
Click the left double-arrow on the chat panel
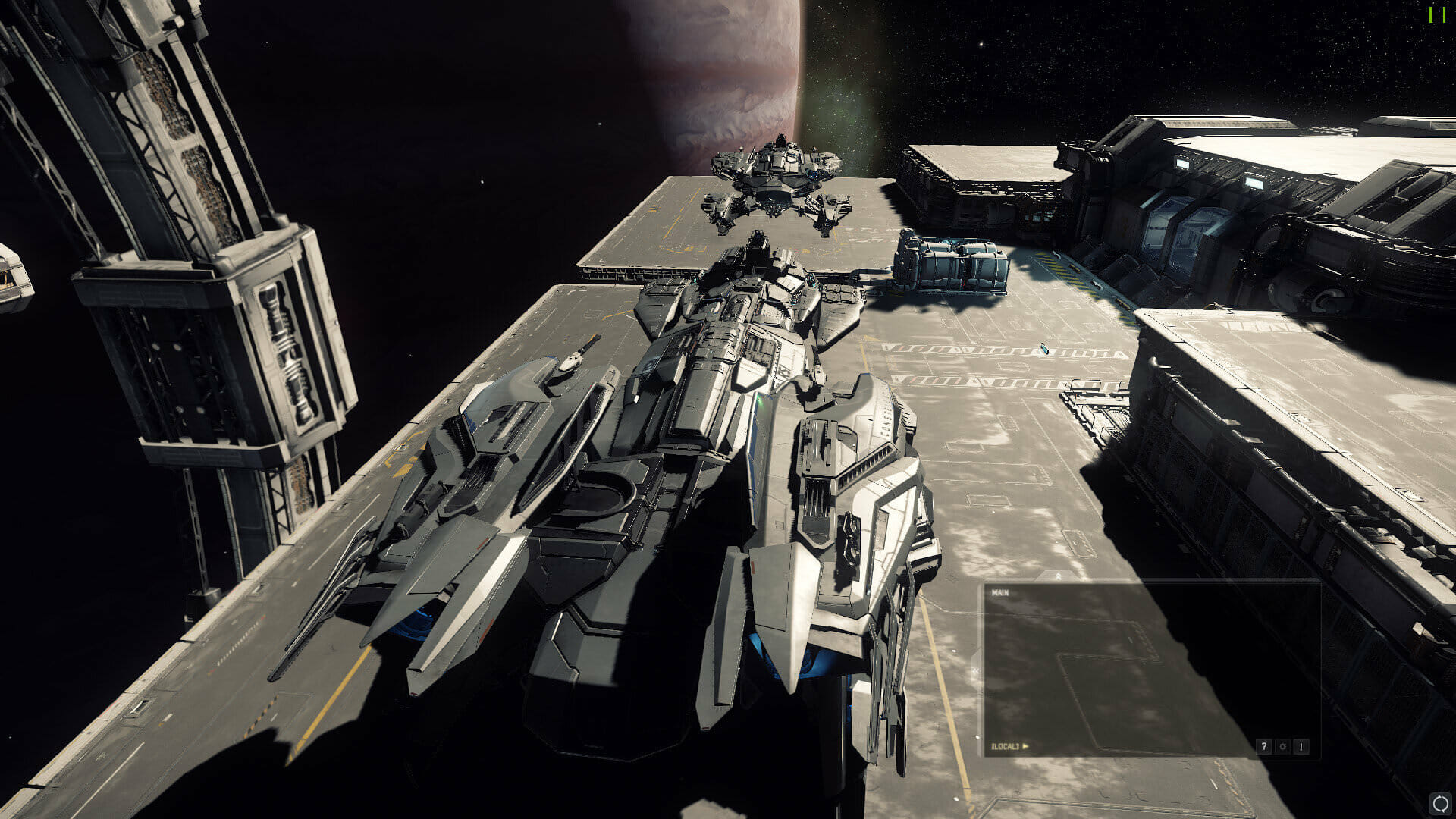pos(976,671)
